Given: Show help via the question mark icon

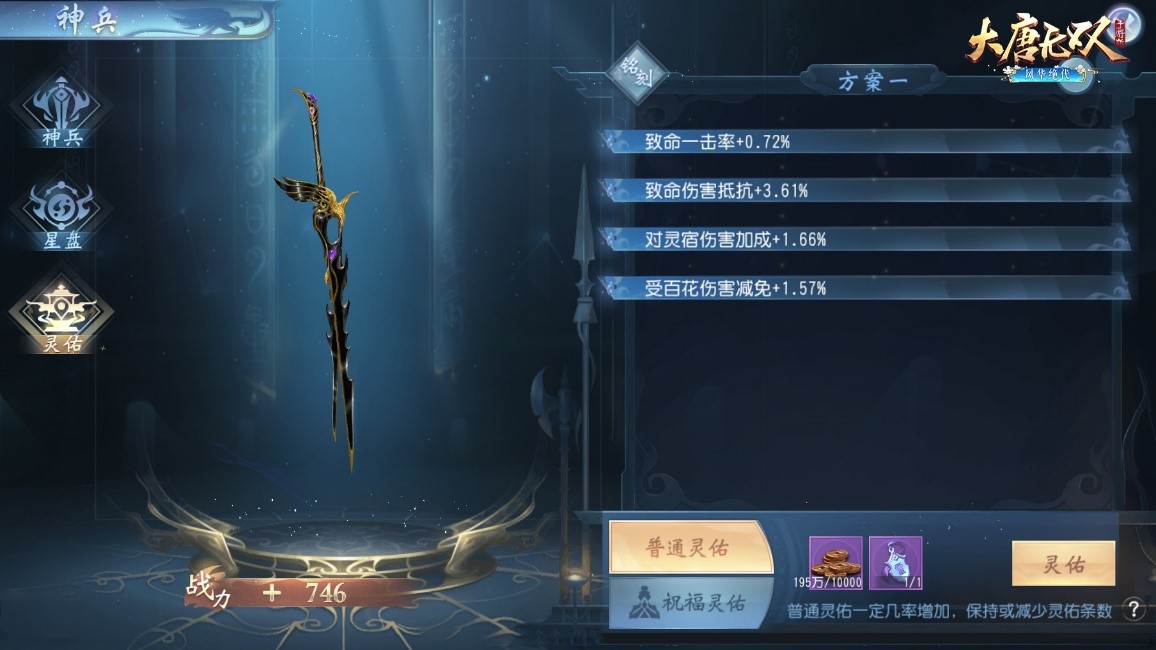Looking at the screenshot, I should click(x=1133, y=609).
